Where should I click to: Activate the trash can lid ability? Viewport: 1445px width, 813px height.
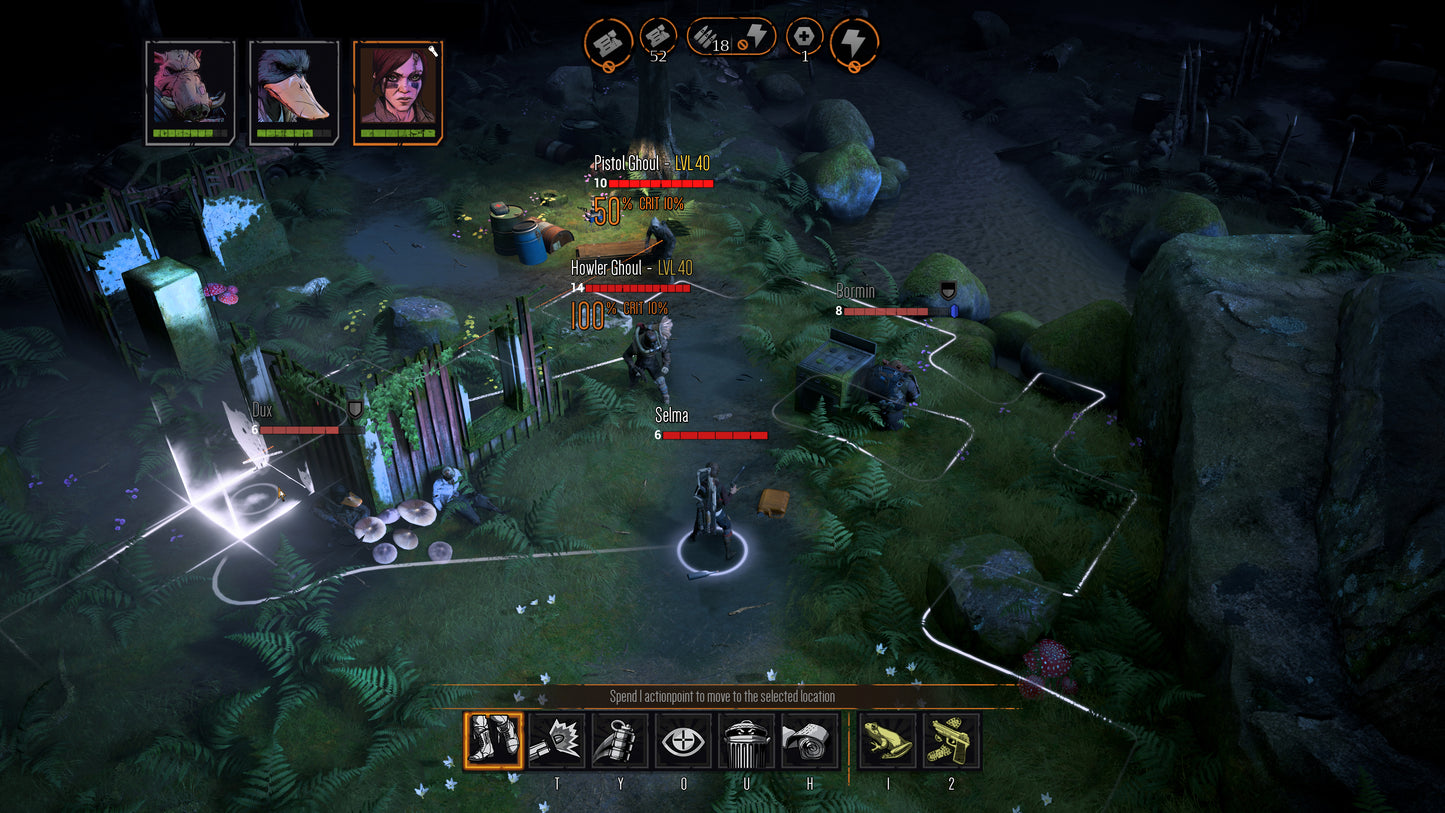coord(748,740)
